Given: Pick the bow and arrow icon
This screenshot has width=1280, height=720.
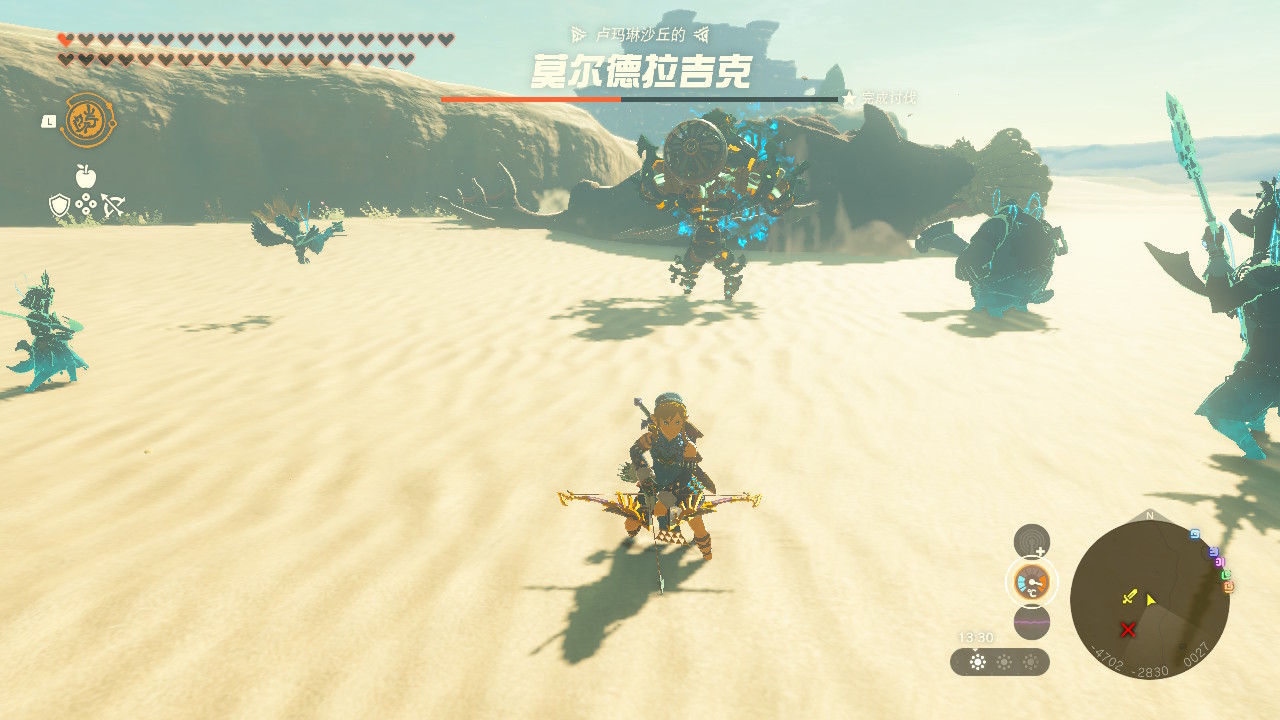Looking at the screenshot, I should 112,206.
